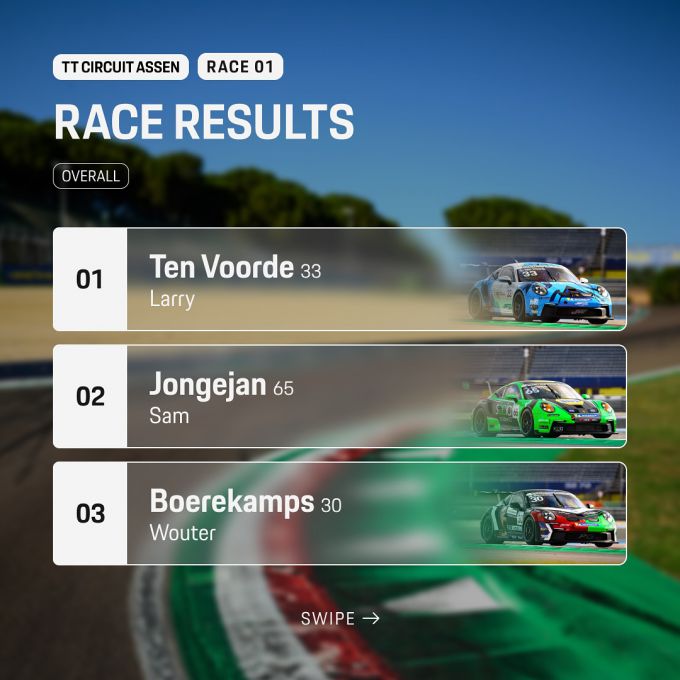Viewport: 680px width, 680px height.
Task: Click the Race 01 label
Action: 240,67
